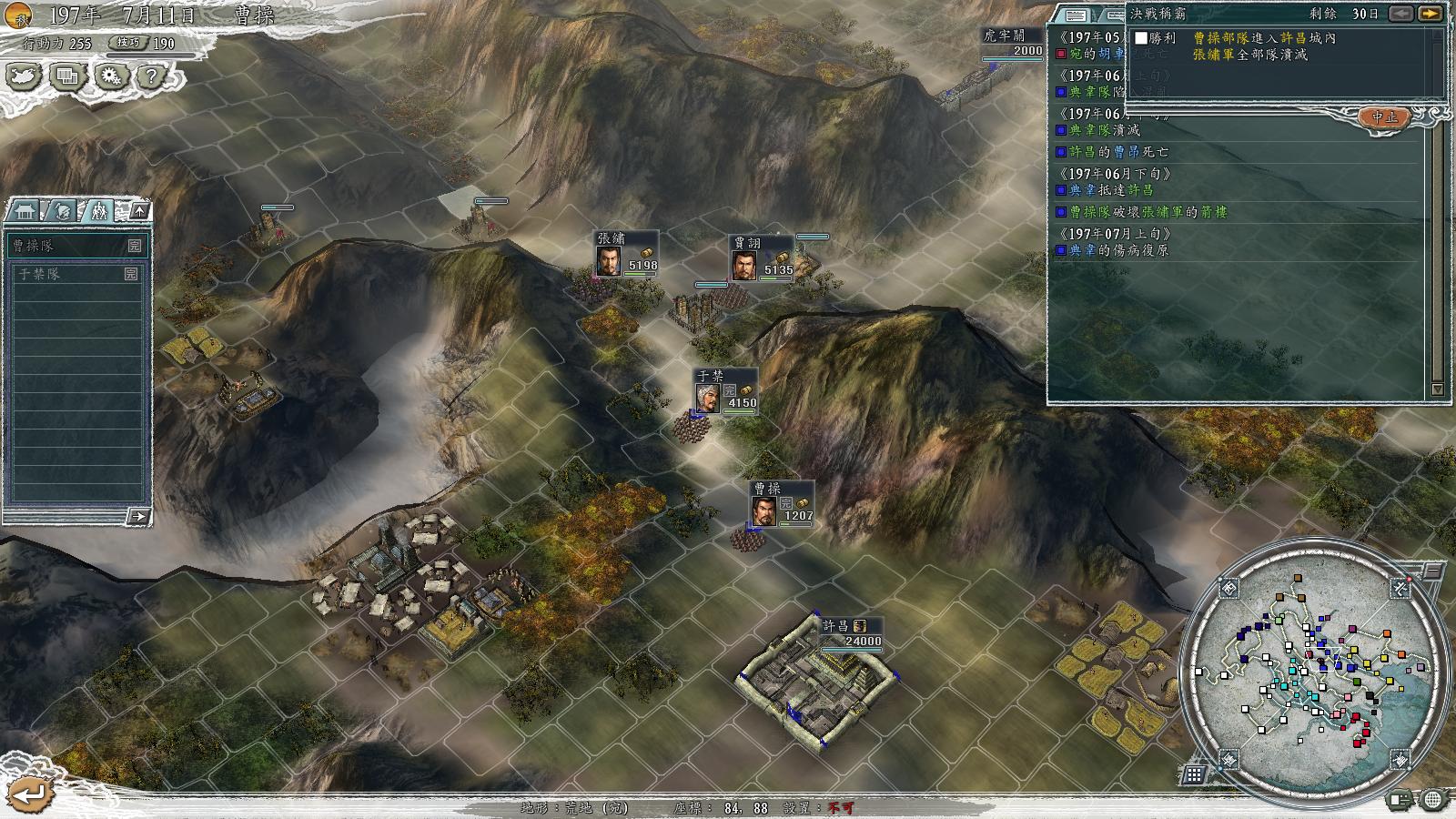Click the 技巧 skill progress bar
This screenshot has height=819, width=1456.
coord(151,56)
